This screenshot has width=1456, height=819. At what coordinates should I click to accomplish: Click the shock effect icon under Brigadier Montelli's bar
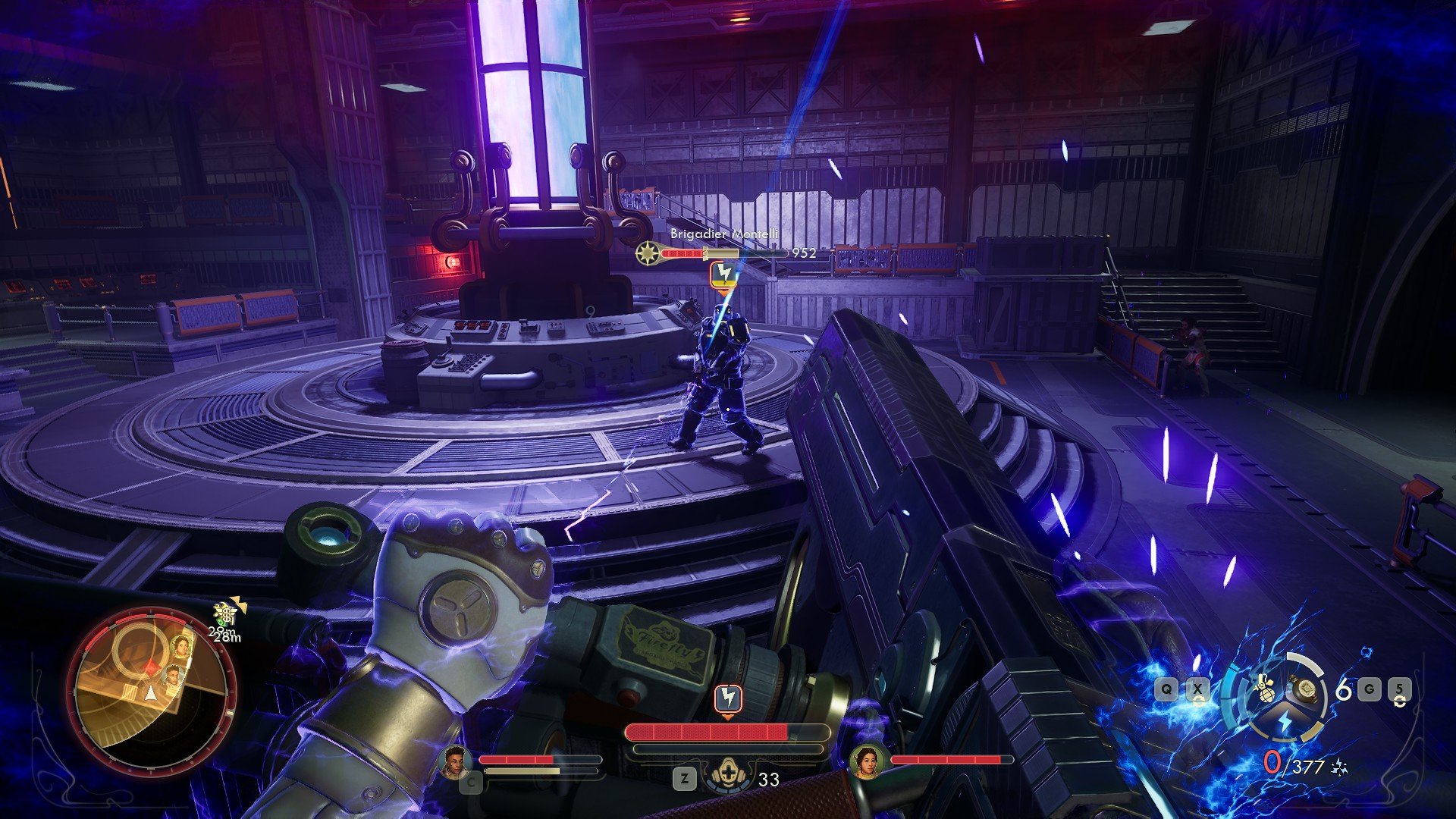(723, 274)
